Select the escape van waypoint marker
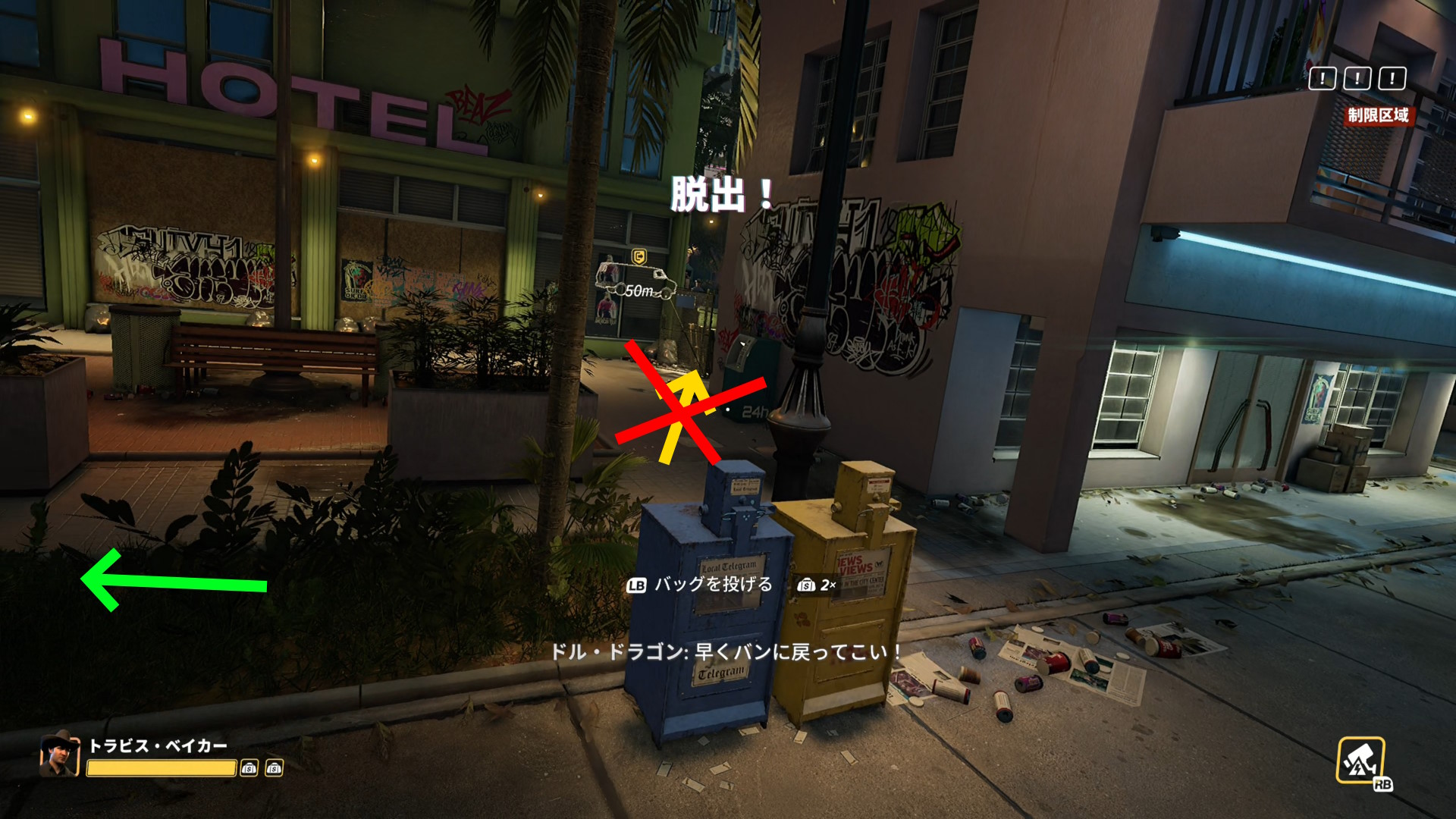Screen dimensions: 1456x819 (638, 278)
